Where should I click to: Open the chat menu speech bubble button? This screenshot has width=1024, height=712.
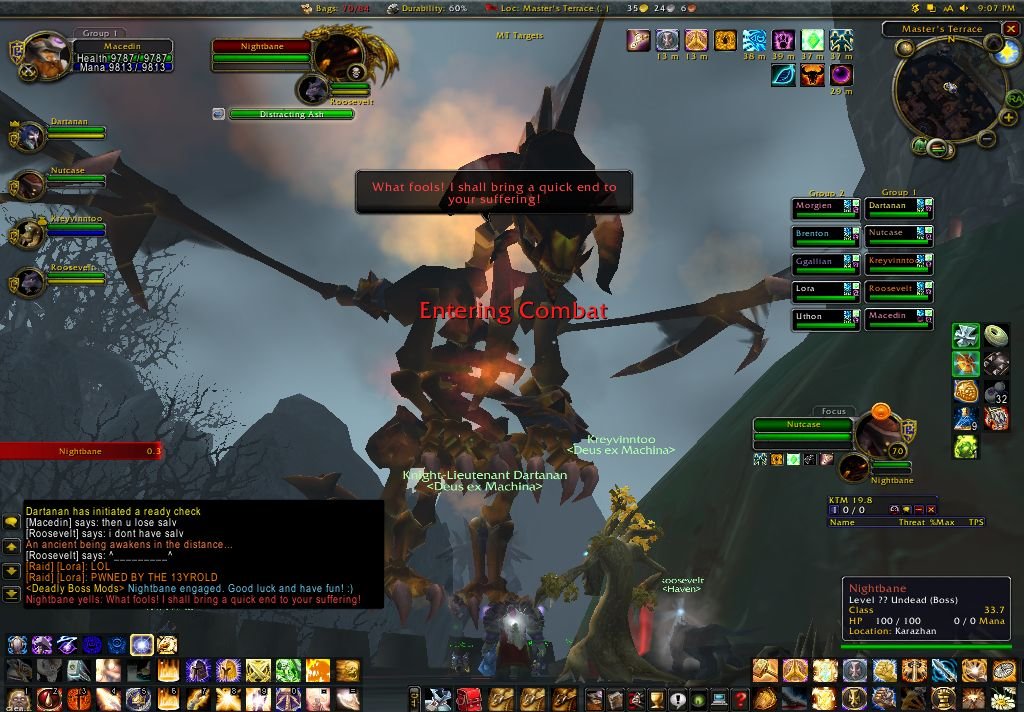(12, 522)
